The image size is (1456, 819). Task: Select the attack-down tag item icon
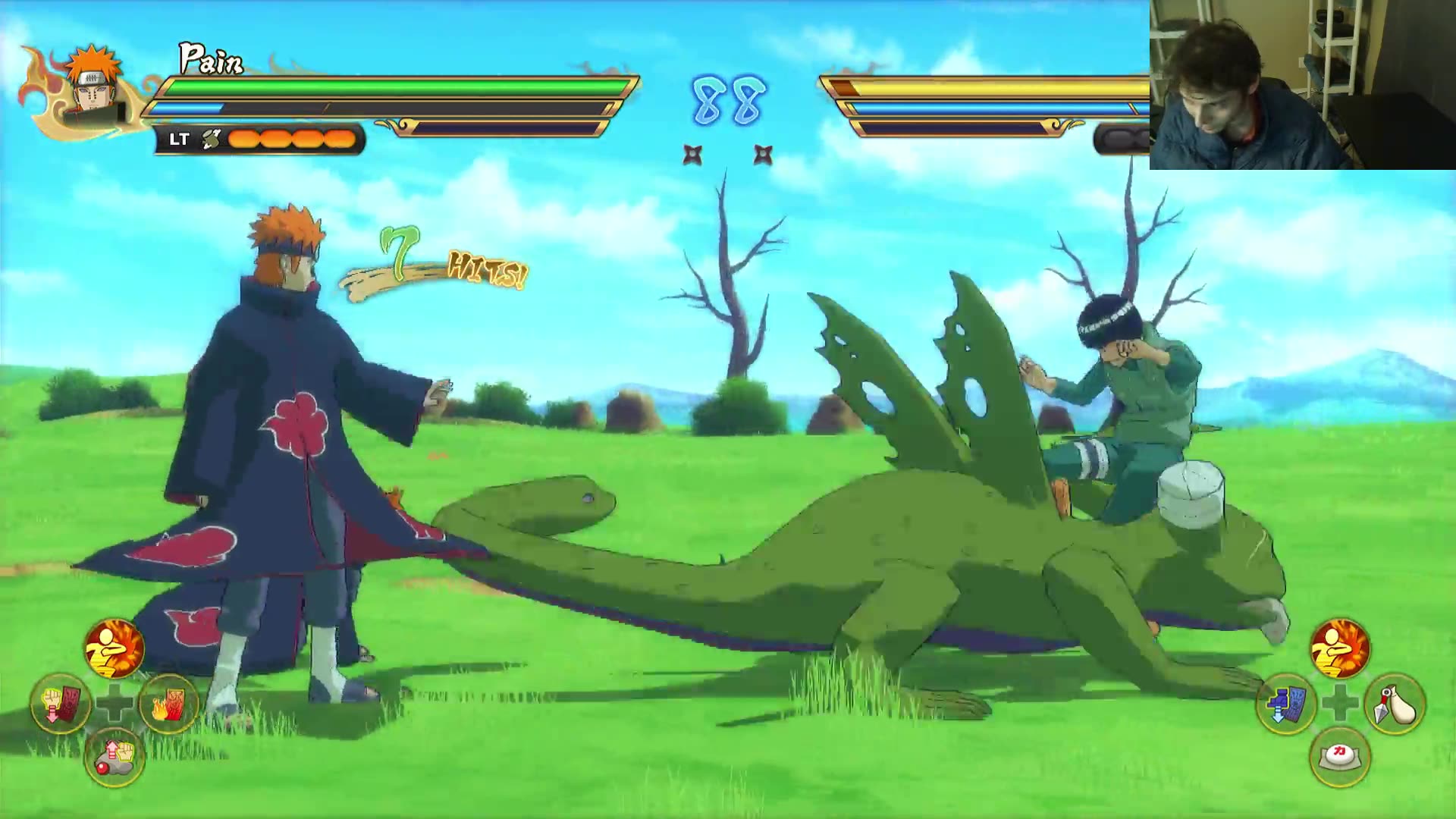(61, 704)
